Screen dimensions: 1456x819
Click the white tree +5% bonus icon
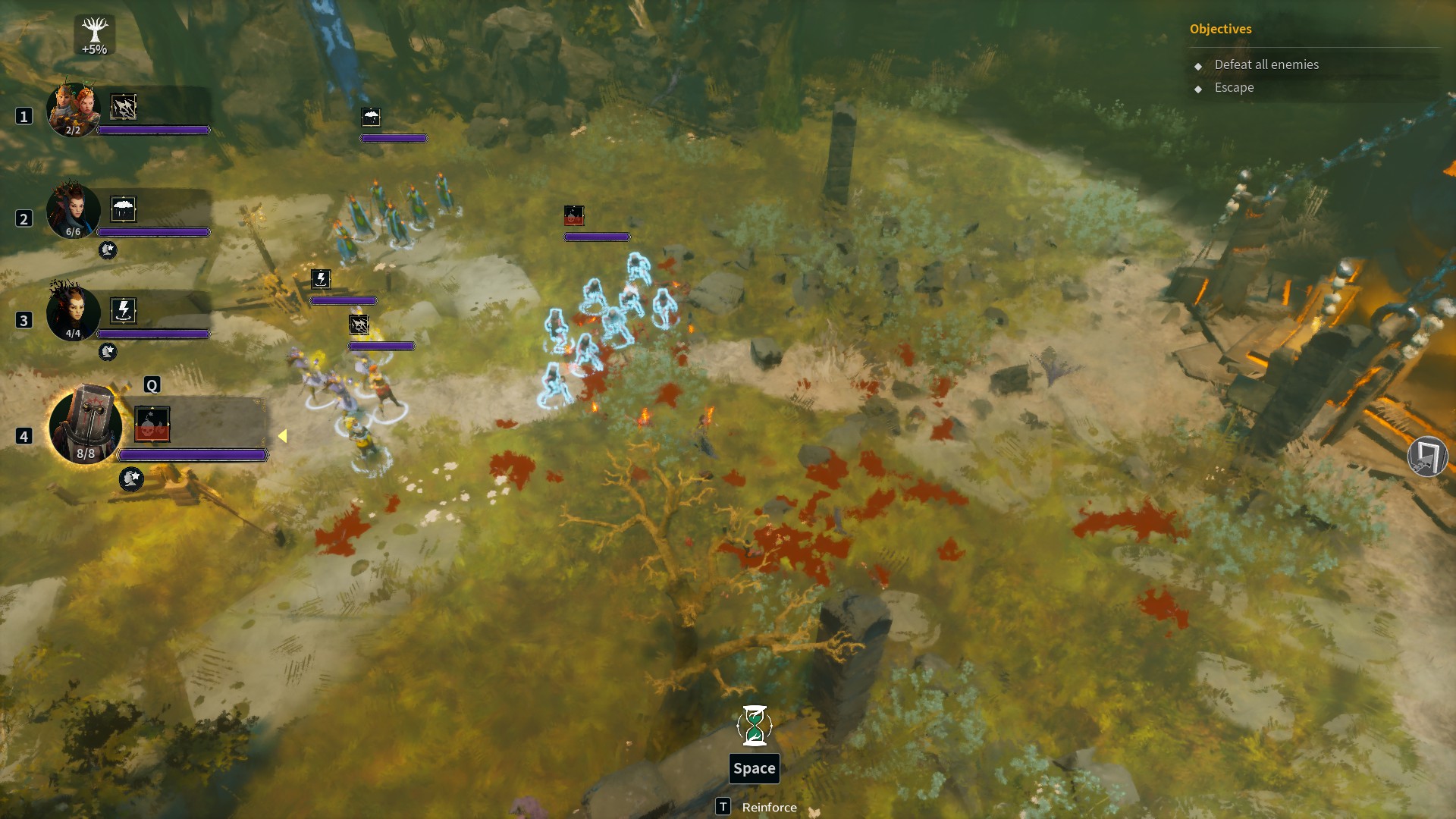pyautogui.click(x=95, y=35)
